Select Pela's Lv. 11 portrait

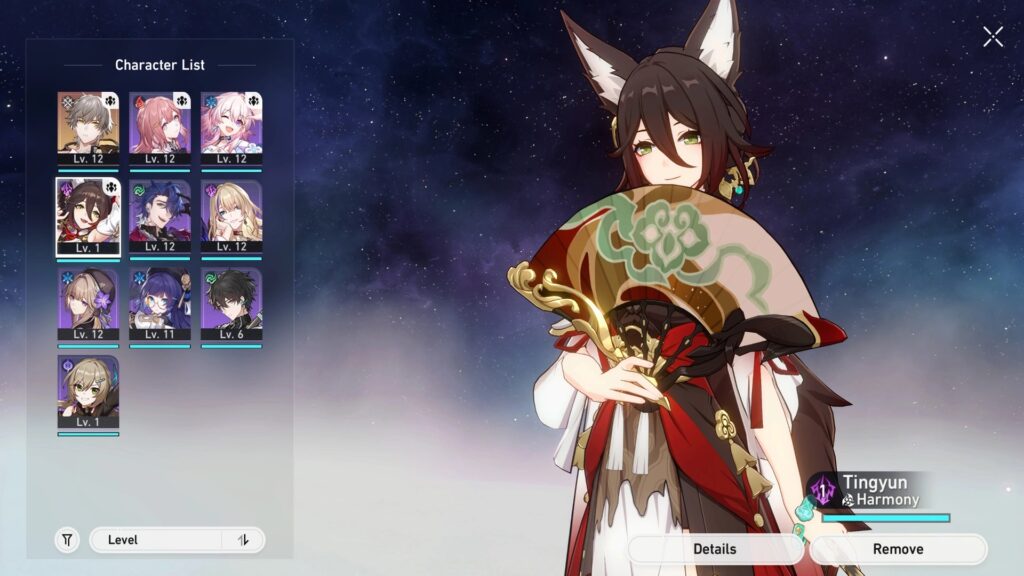160,304
